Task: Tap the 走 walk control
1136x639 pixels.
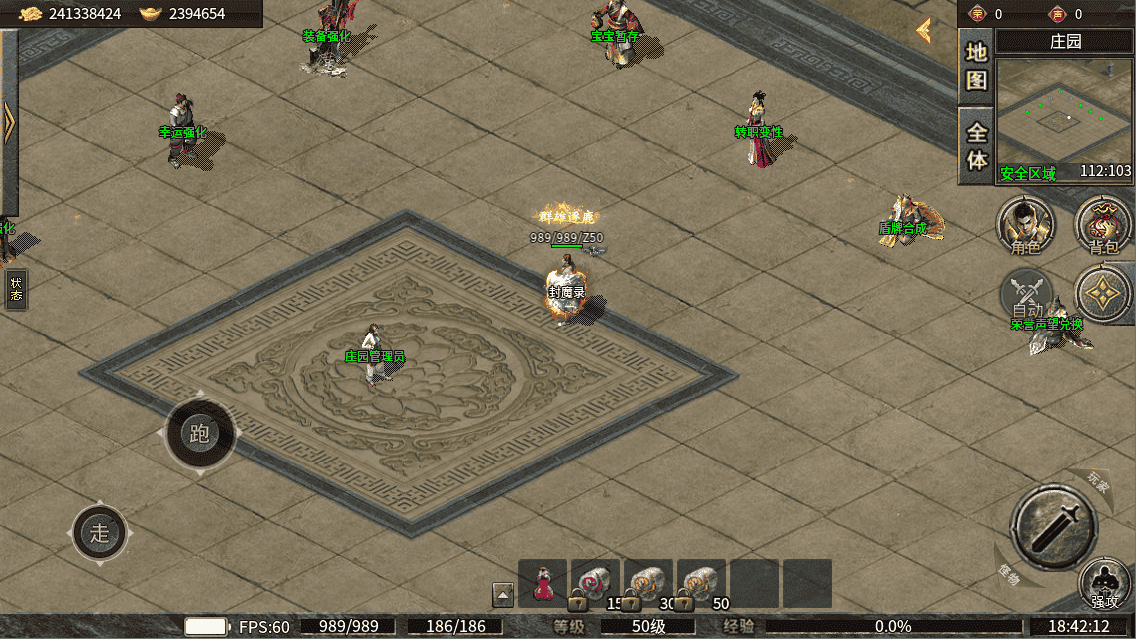Action: click(x=100, y=533)
